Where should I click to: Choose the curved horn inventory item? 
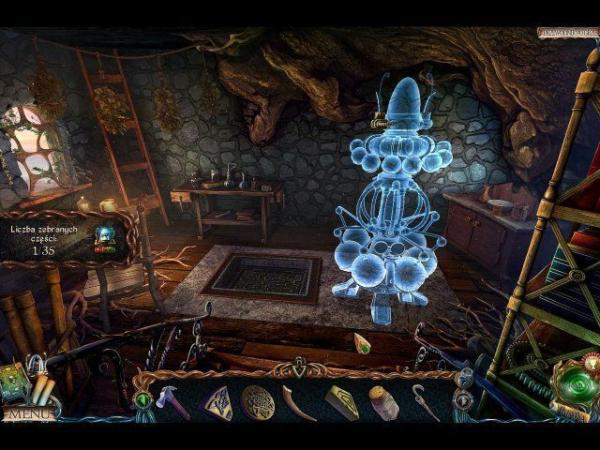coord(299,403)
